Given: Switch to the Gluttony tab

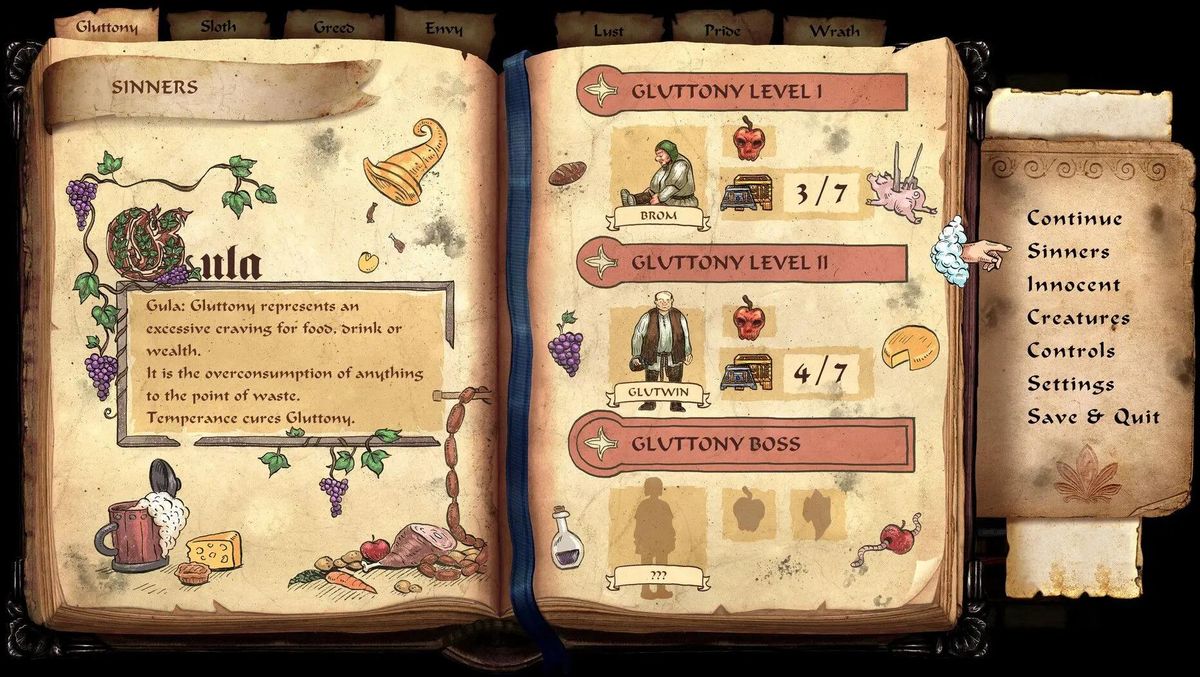Looking at the screenshot, I should tap(107, 27).
